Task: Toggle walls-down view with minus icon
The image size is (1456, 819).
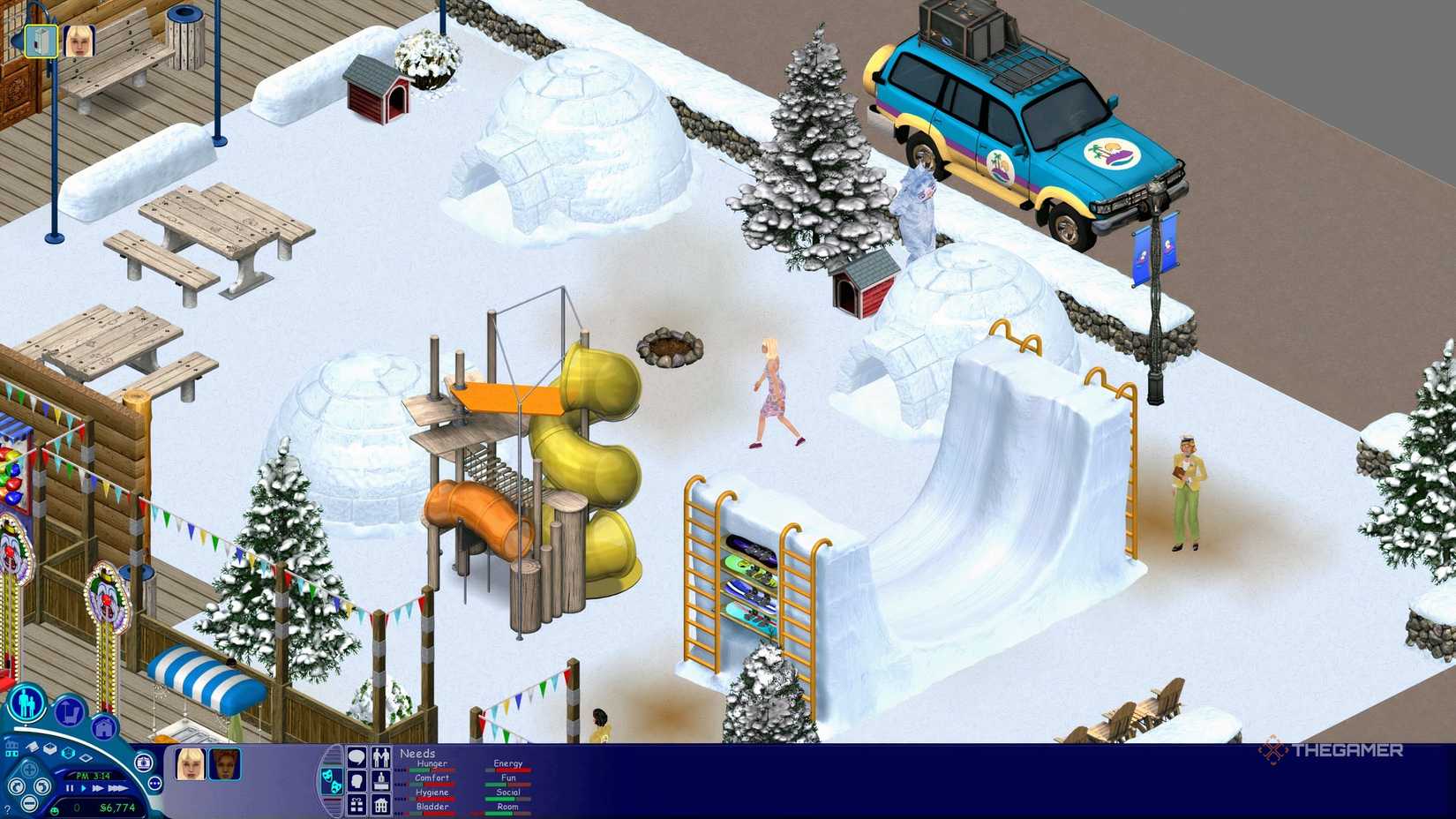Action: [x=28, y=803]
